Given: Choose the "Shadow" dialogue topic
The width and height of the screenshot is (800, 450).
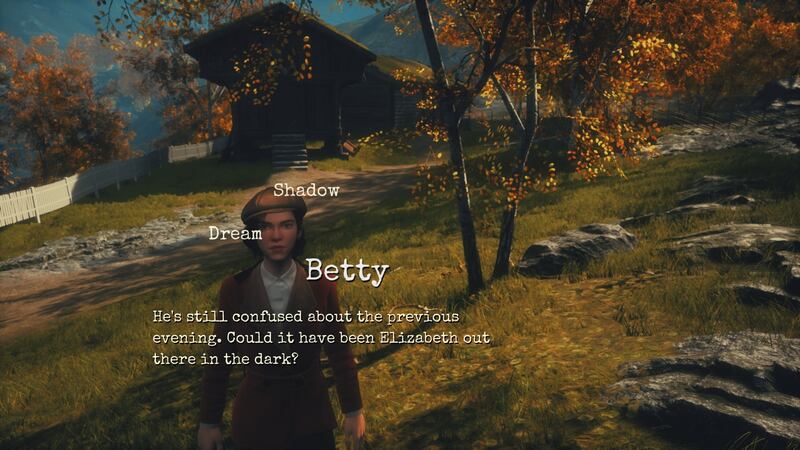Looking at the screenshot, I should point(307,189).
